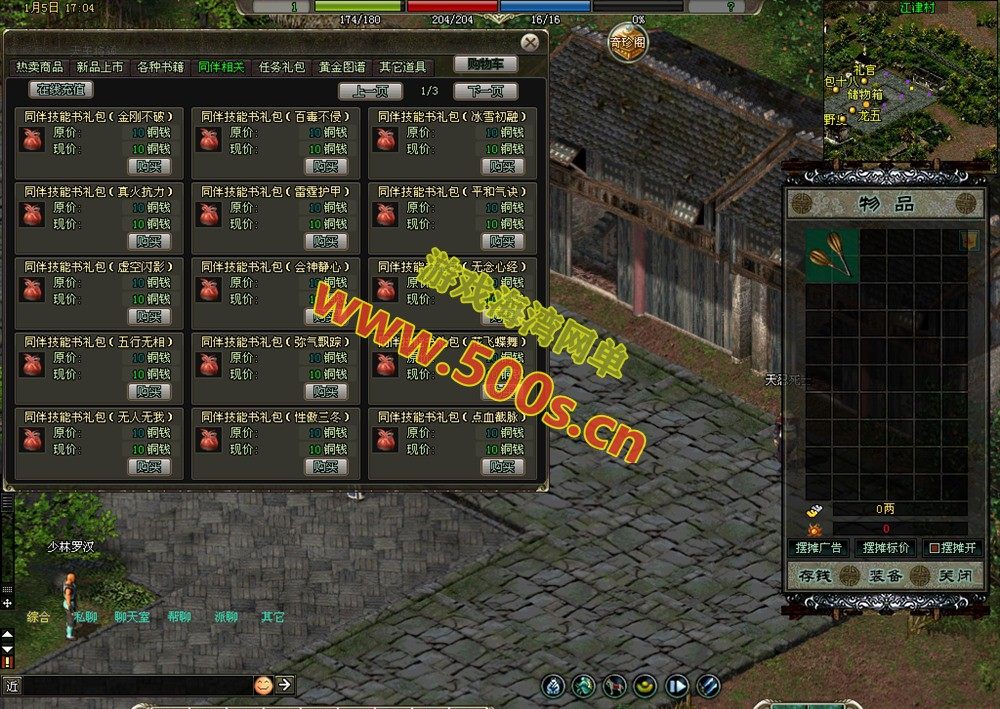Open the 新品上市 tab

100,67
